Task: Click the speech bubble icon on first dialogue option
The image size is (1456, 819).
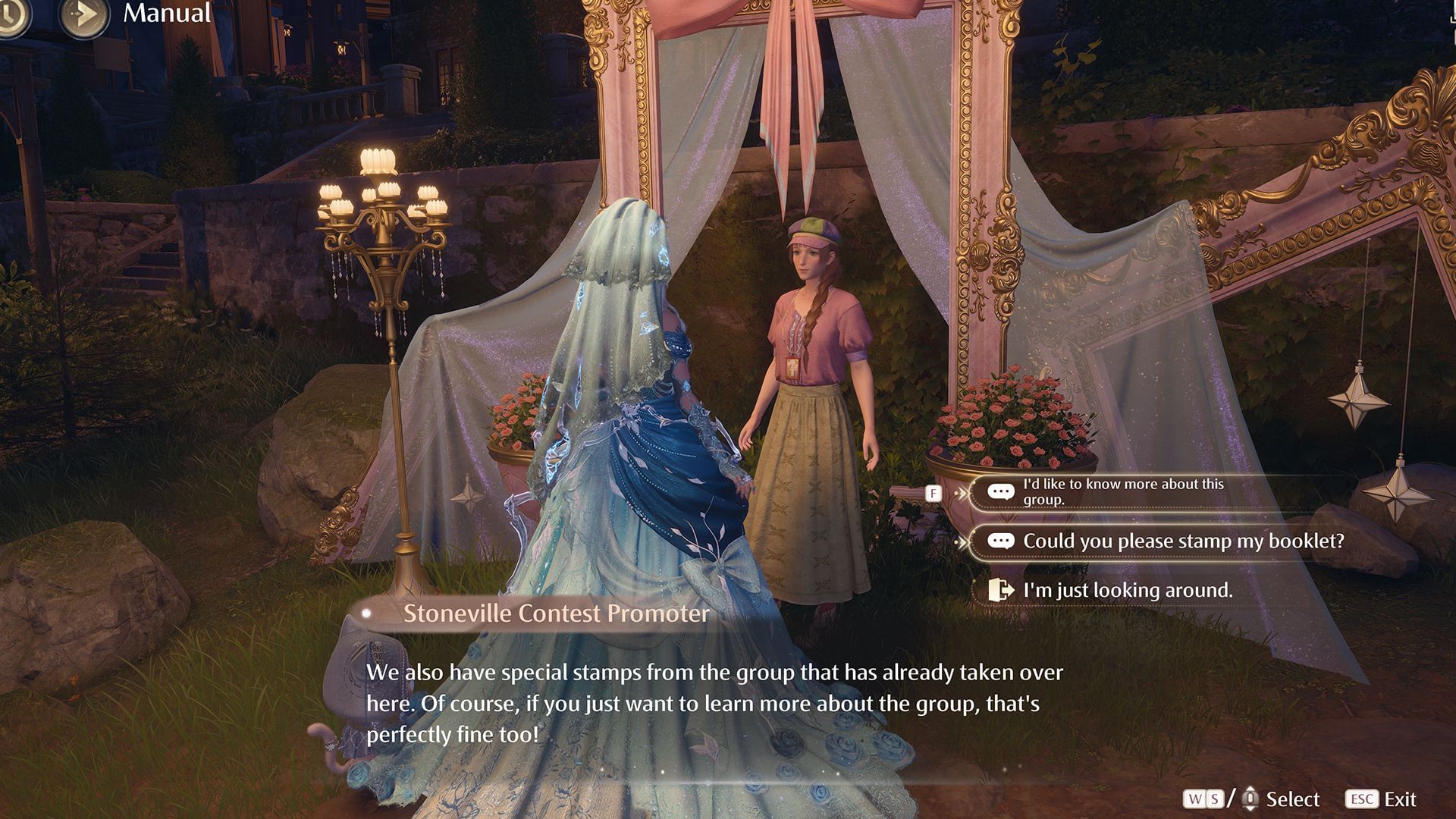Action: 1001,491
